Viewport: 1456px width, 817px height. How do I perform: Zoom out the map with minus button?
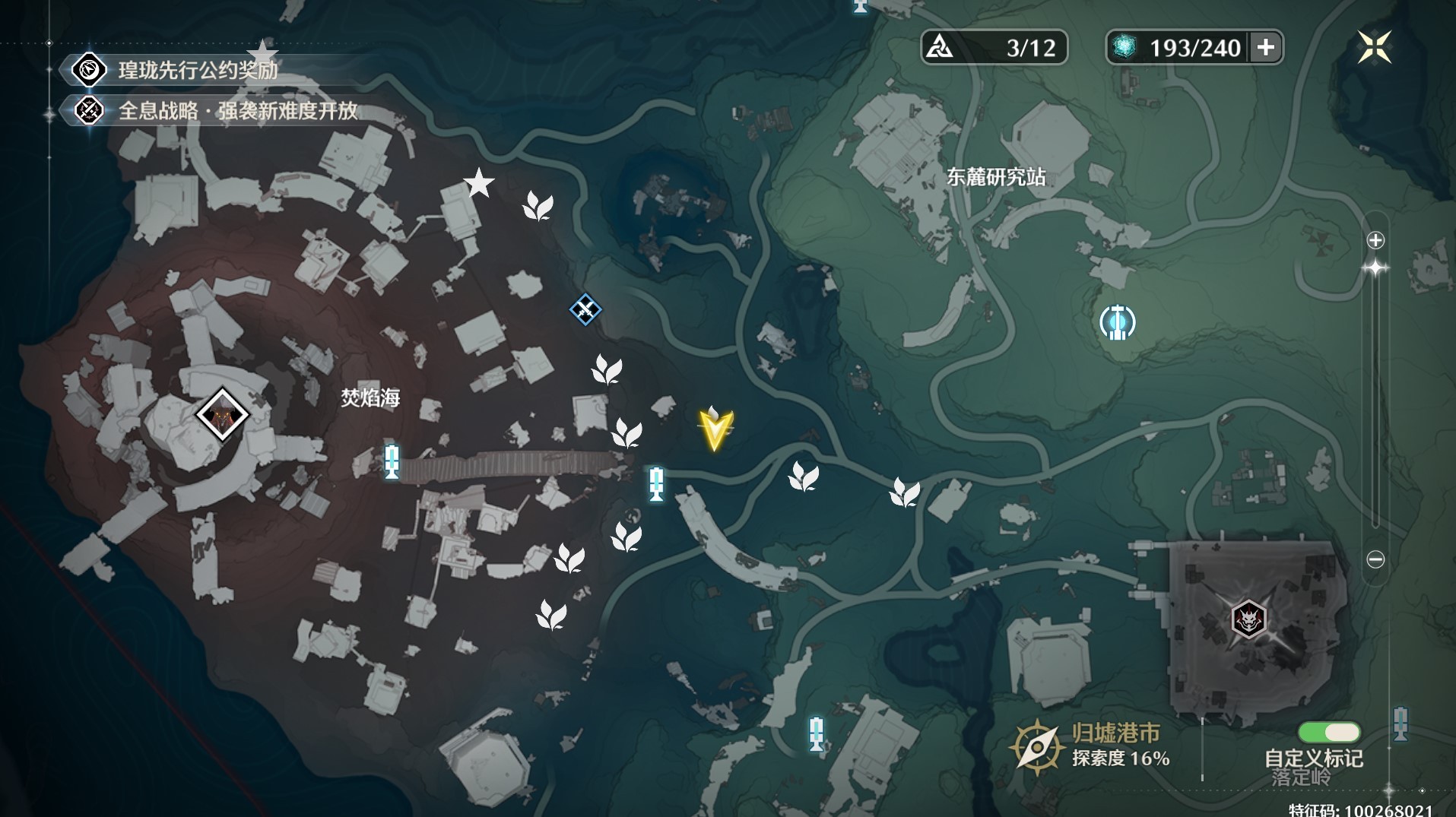pyautogui.click(x=1375, y=559)
